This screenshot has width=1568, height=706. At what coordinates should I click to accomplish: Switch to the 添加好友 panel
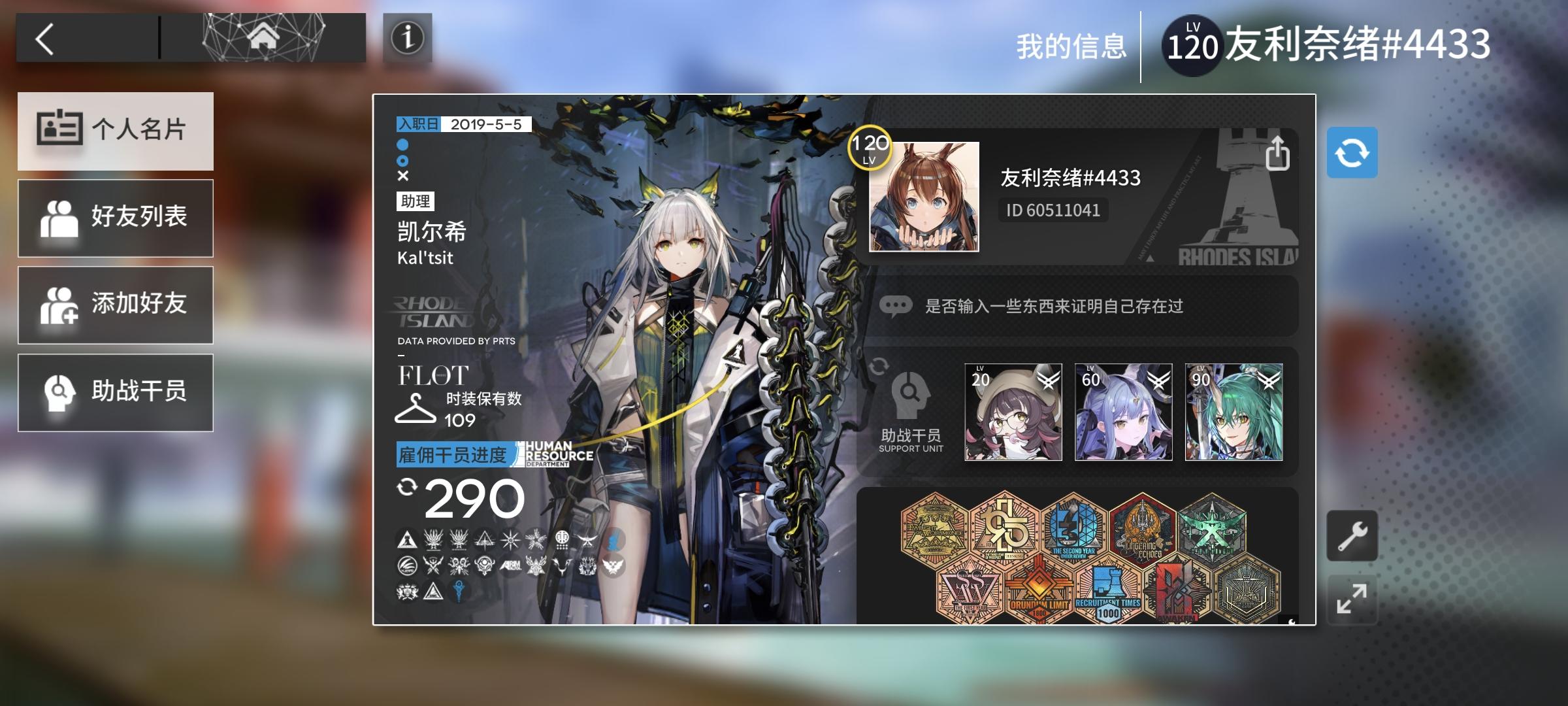tap(116, 305)
